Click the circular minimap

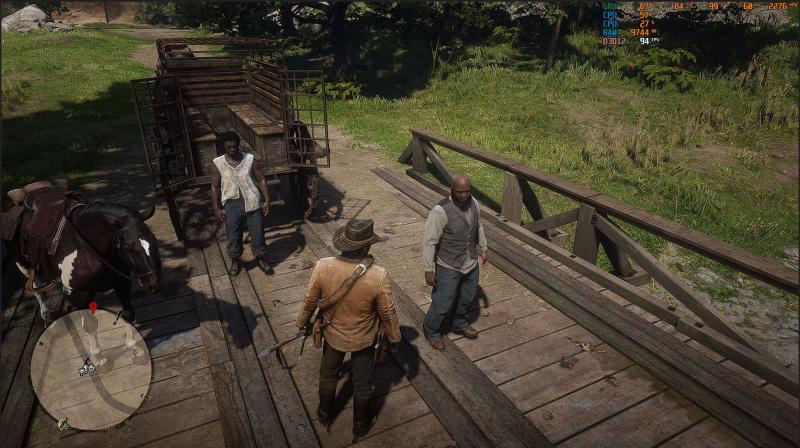(x=91, y=369)
